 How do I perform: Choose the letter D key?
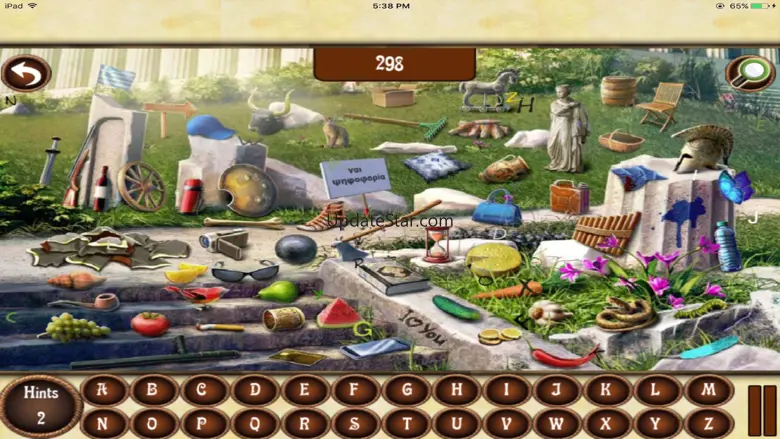point(255,391)
